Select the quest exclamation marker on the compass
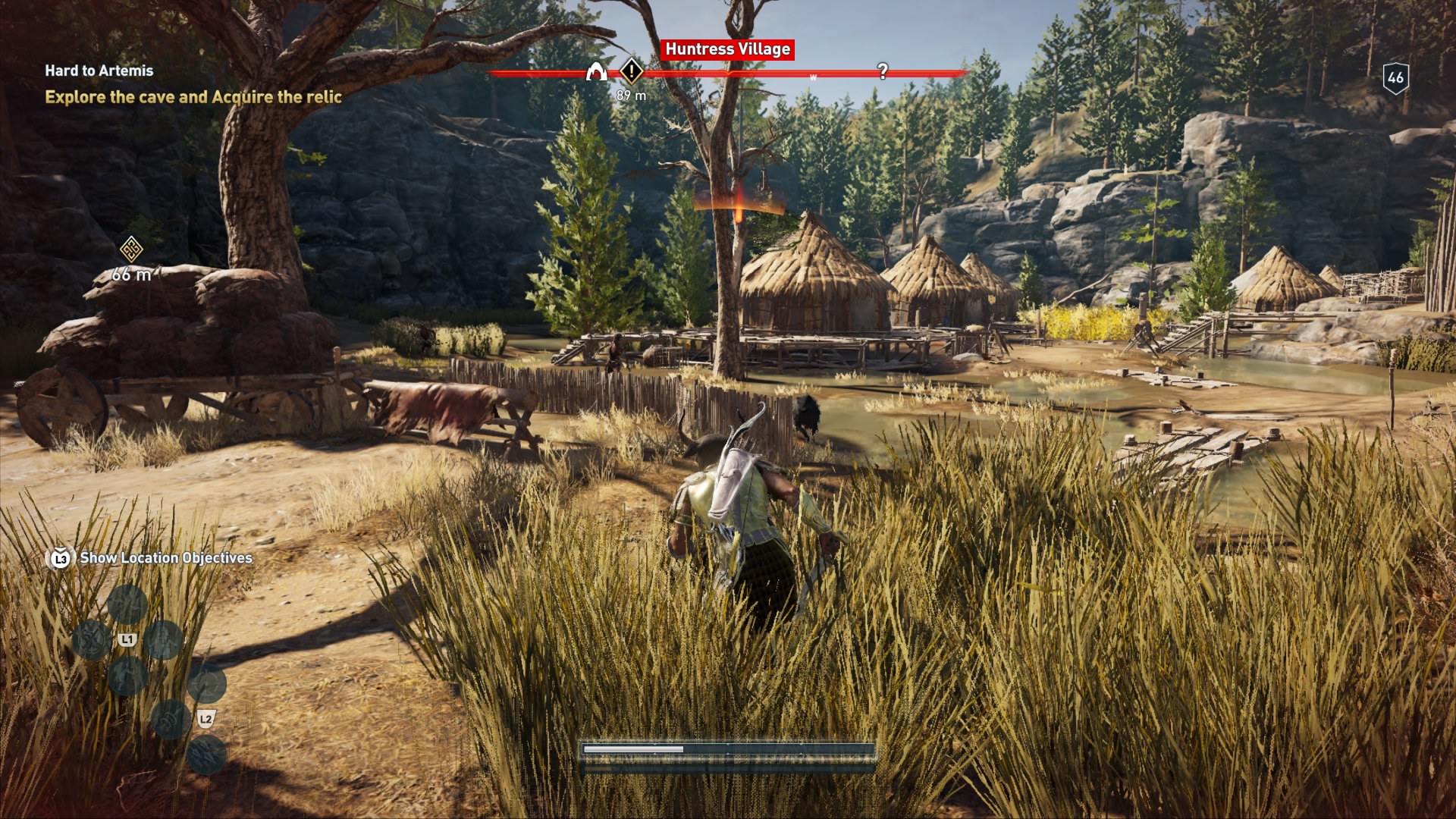 point(631,72)
